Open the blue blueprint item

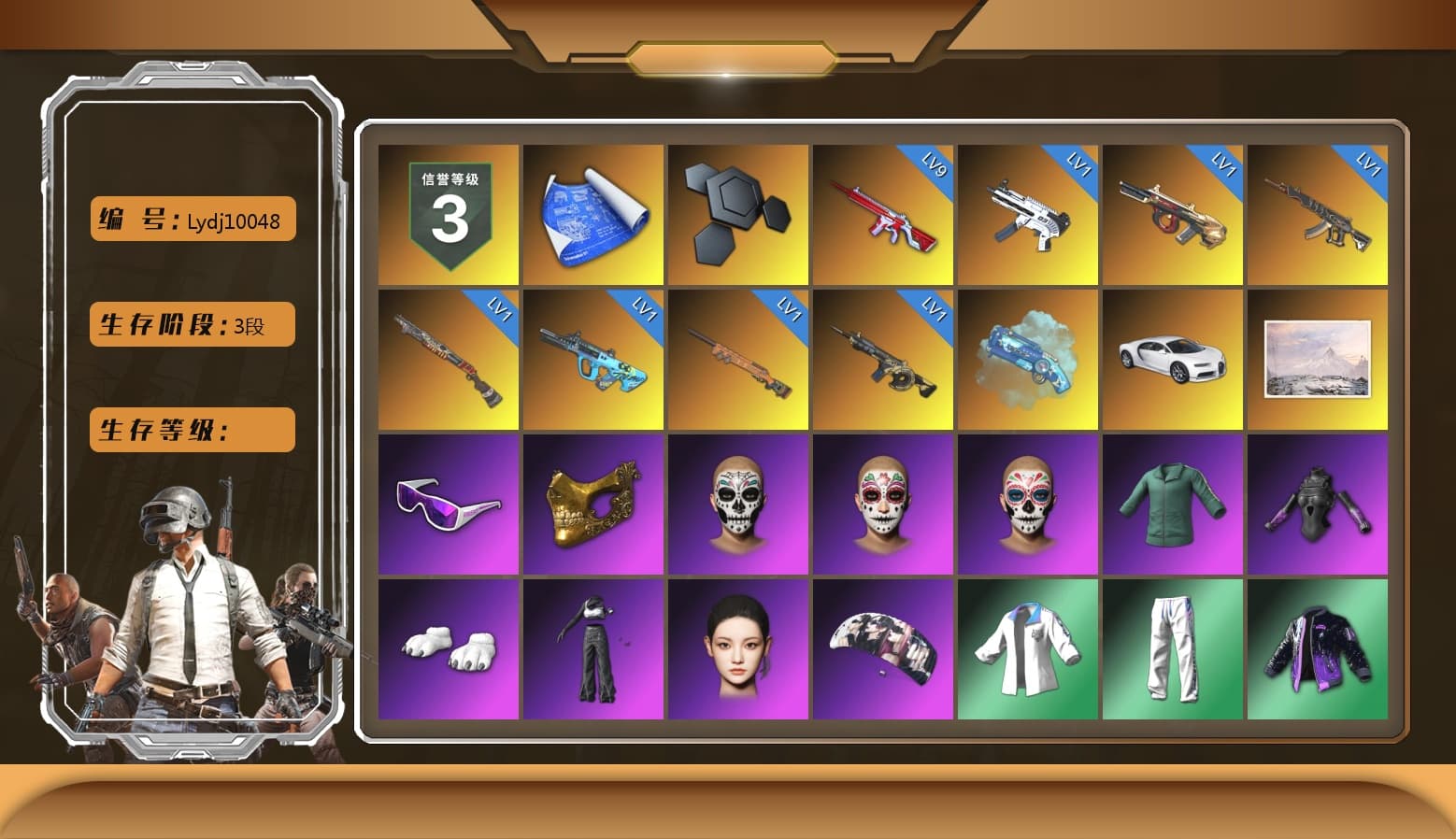pyautogui.click(x=592, y=213)
